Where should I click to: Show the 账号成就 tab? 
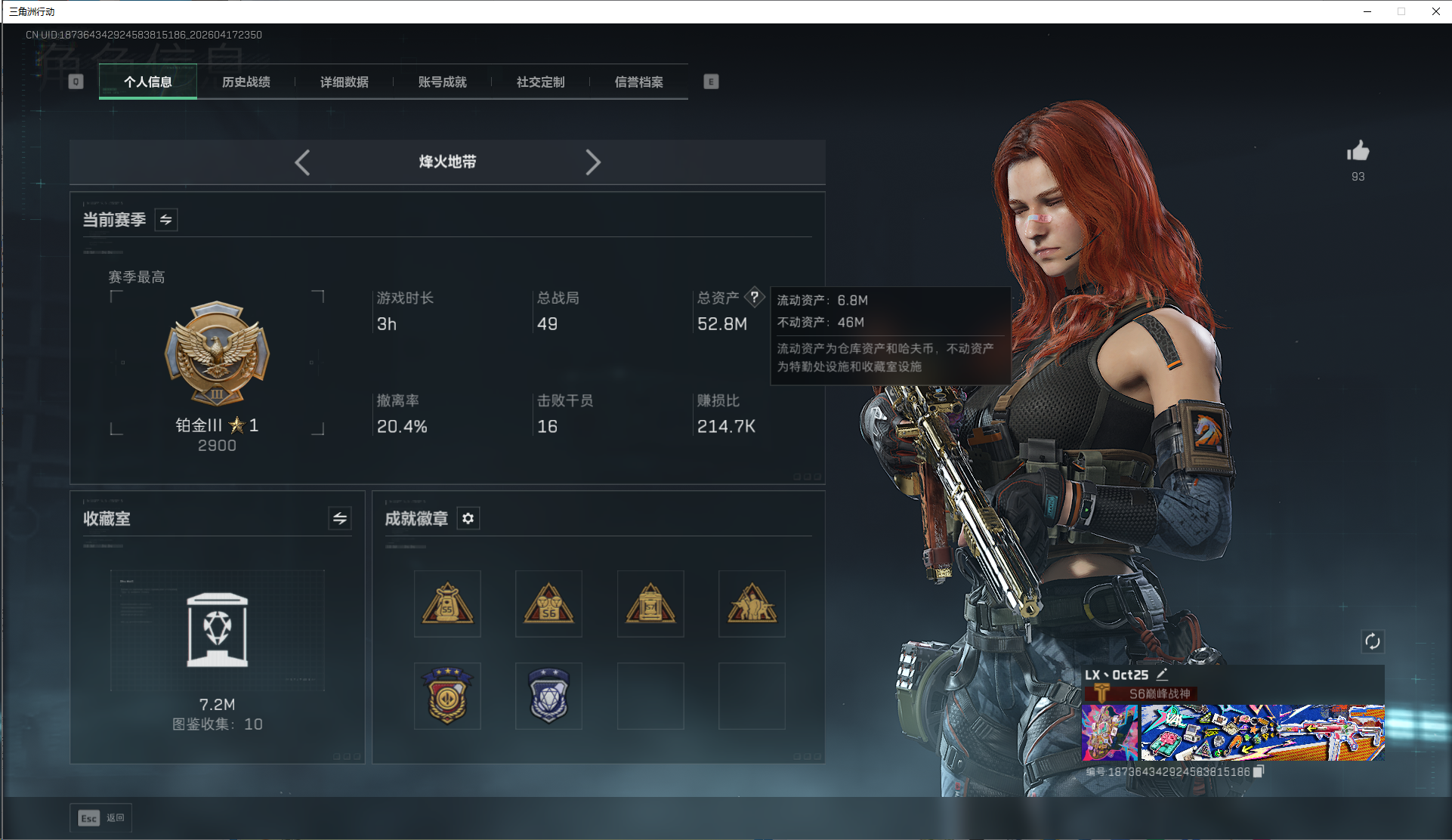pos(443,82)
